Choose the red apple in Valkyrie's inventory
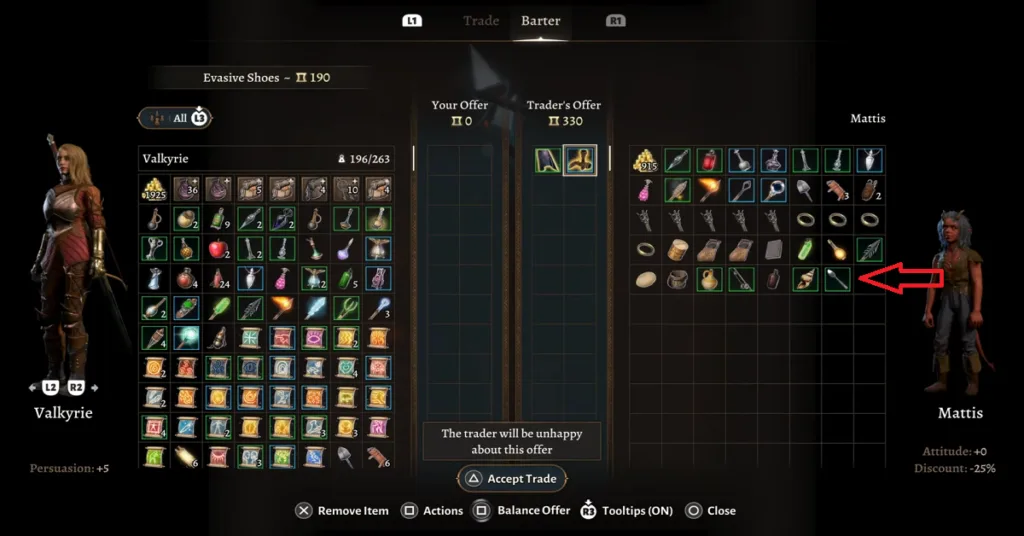The image size is (1024, 536). pos(218,249)
